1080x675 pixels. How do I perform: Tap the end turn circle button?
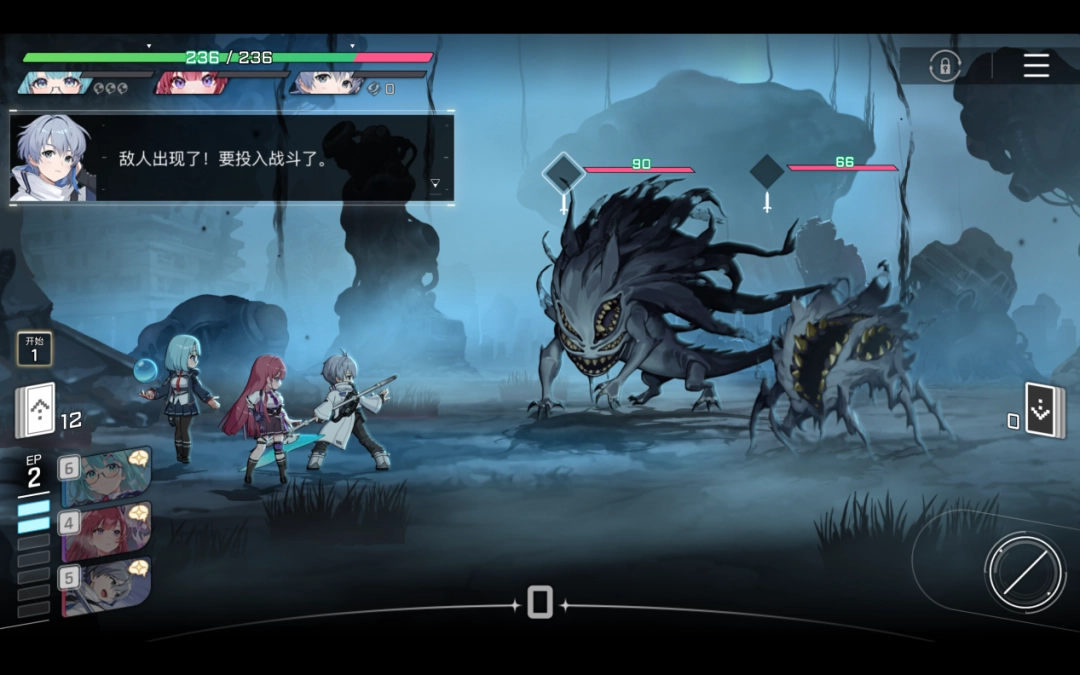click(1024, 572)
